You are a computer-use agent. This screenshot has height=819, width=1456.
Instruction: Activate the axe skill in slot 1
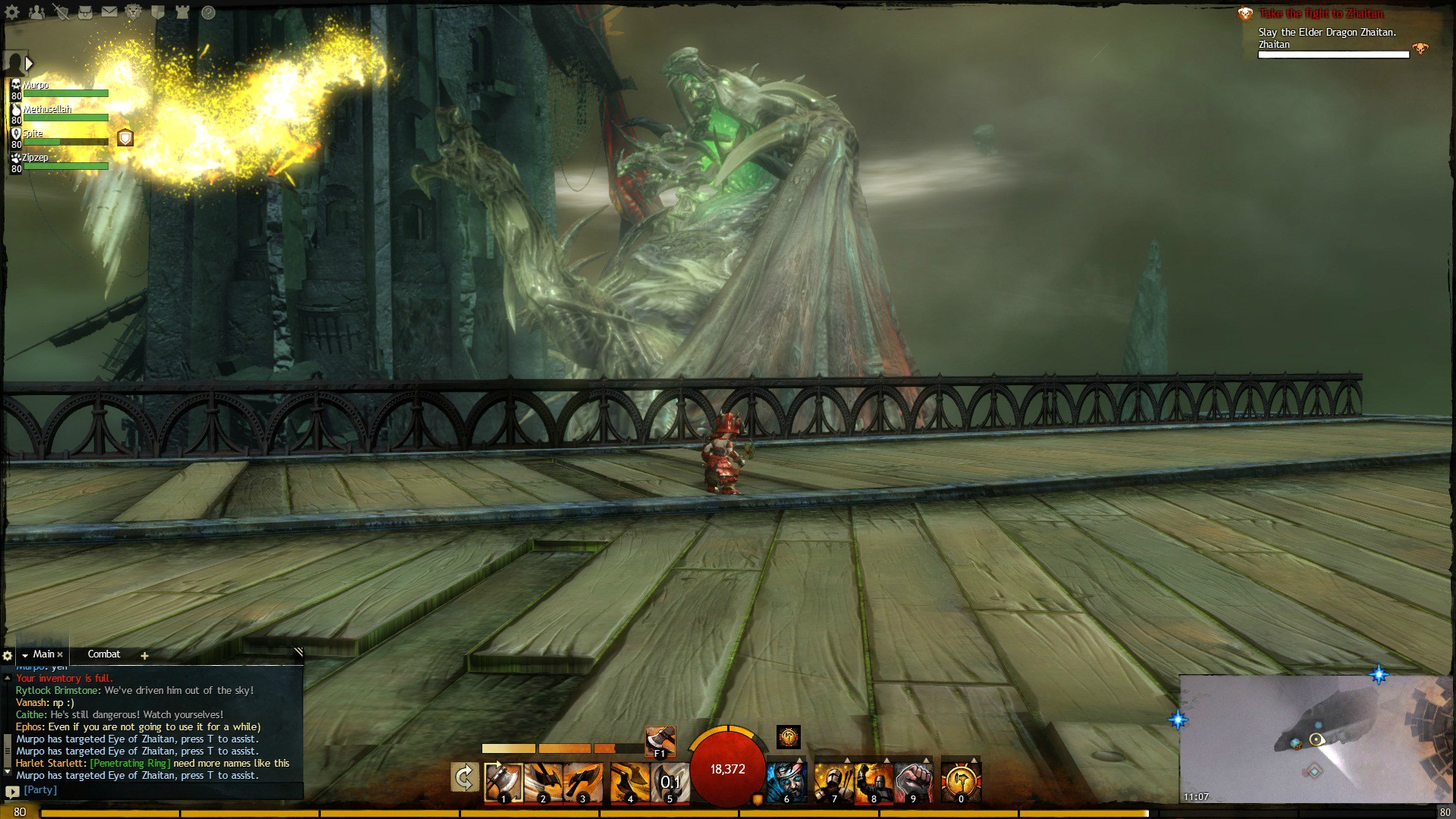(x=503, y=782)
